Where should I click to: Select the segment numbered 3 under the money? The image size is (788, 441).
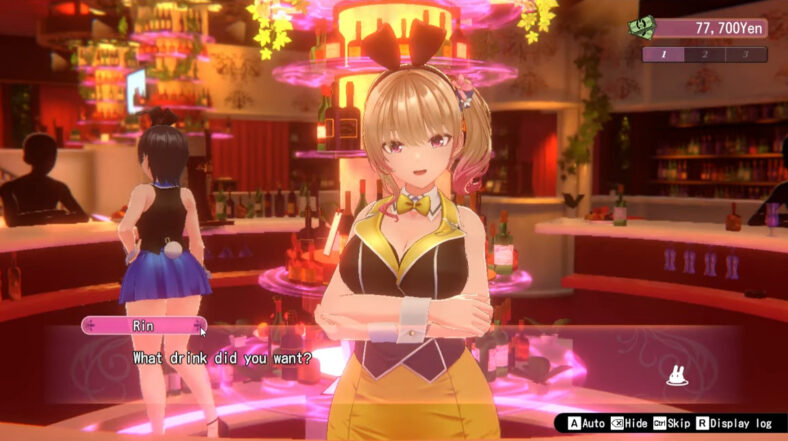coord(745,55)
